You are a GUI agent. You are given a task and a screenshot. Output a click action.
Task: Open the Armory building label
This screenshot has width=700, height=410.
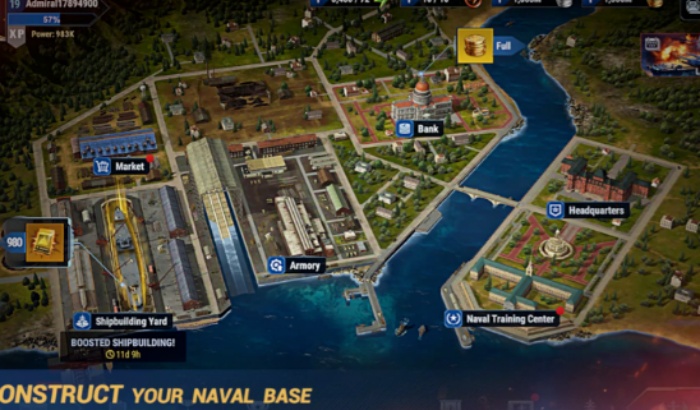(x=296, y=265)
